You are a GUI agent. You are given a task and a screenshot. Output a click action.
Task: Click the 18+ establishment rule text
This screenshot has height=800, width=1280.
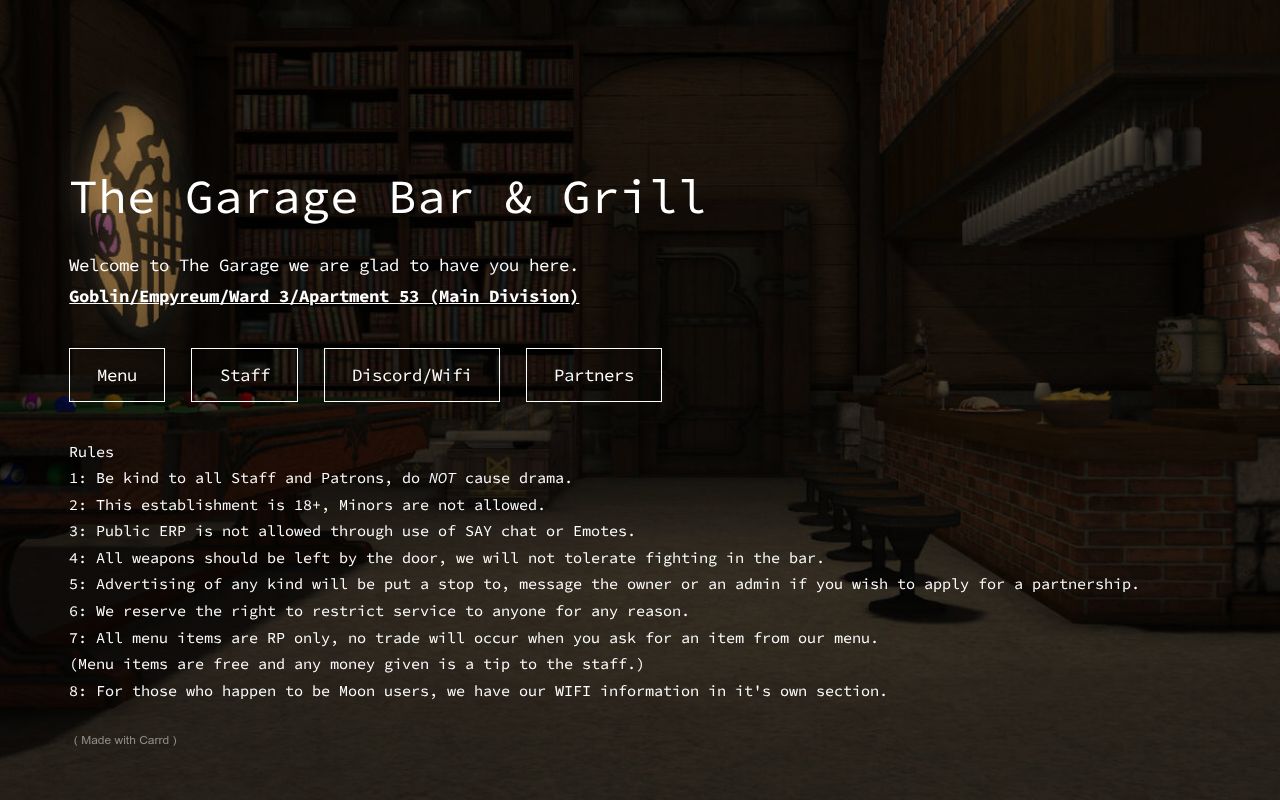(306, 505)
